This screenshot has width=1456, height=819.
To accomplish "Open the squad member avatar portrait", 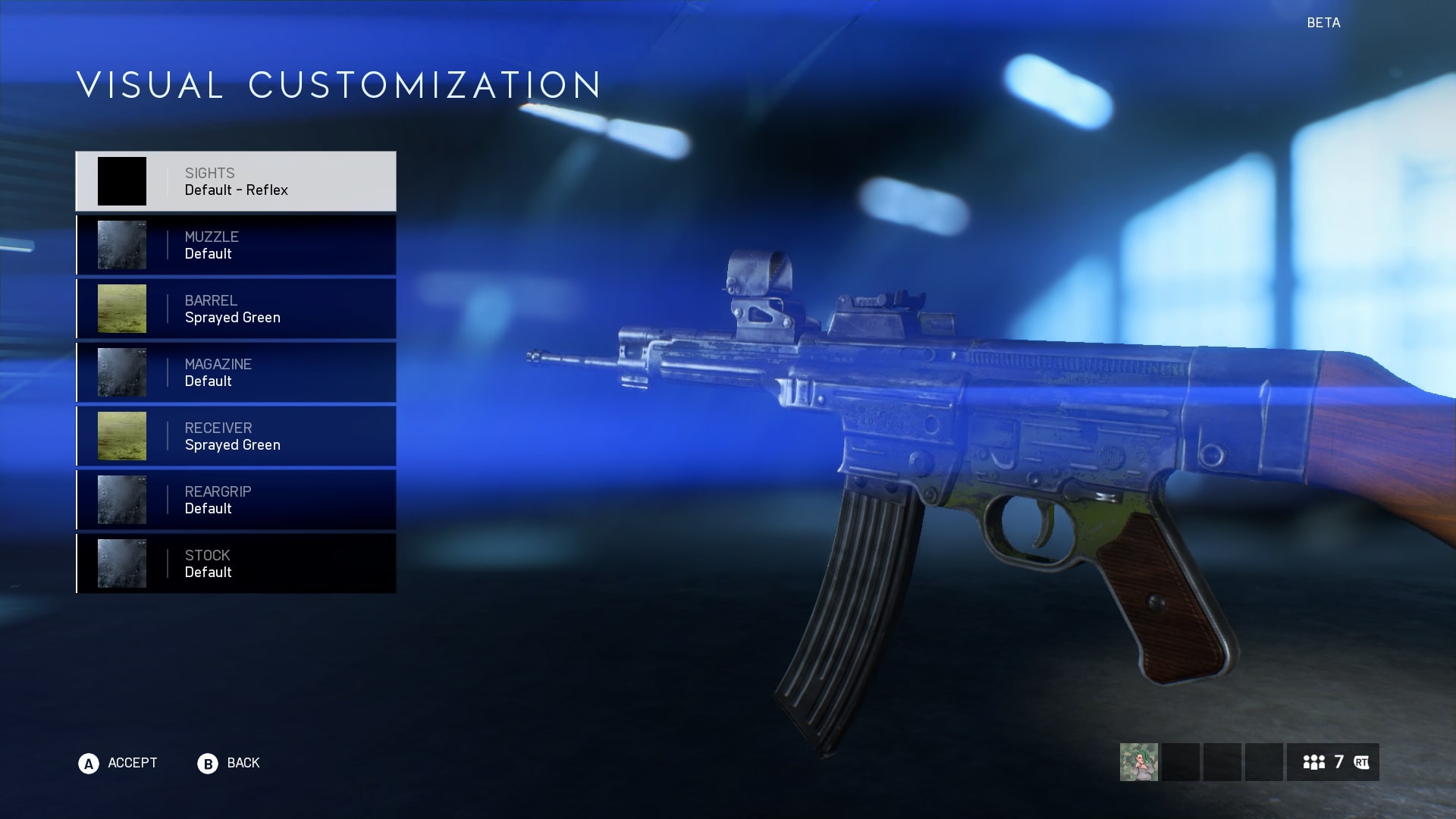I will (1139, 762).
